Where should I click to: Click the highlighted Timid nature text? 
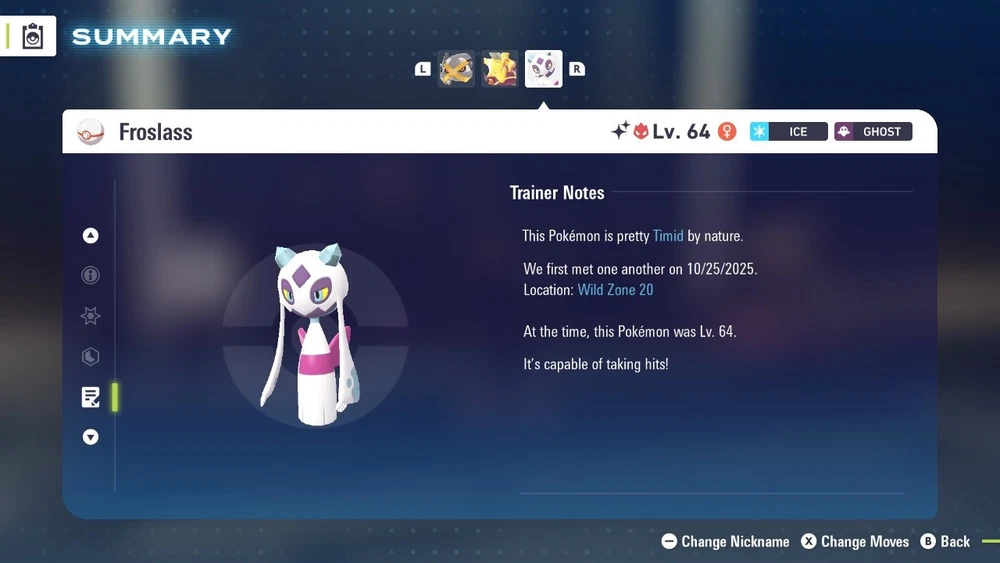tap(668, 236)
